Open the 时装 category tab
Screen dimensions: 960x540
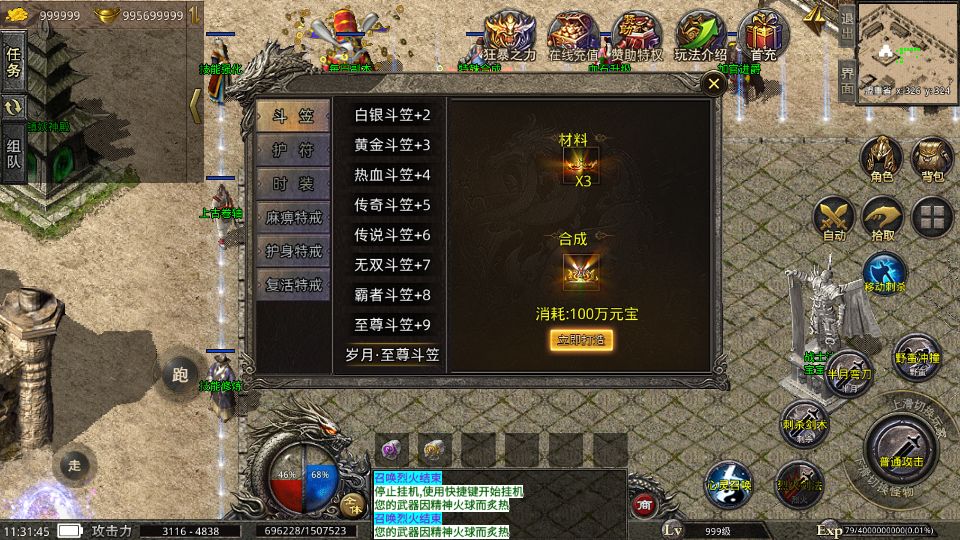(x=292, y=183)
